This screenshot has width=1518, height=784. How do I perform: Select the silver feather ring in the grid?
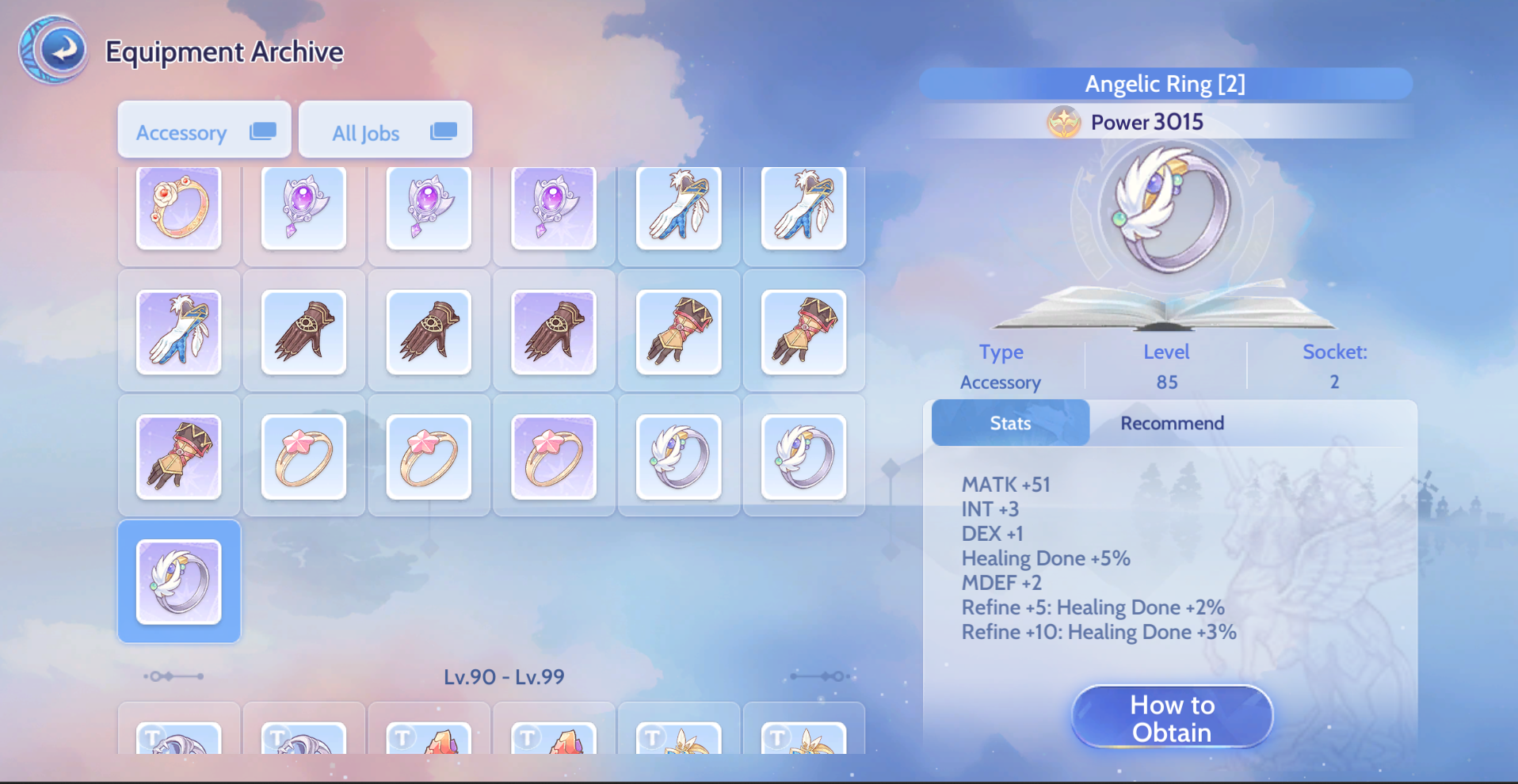tap(679, 457)
